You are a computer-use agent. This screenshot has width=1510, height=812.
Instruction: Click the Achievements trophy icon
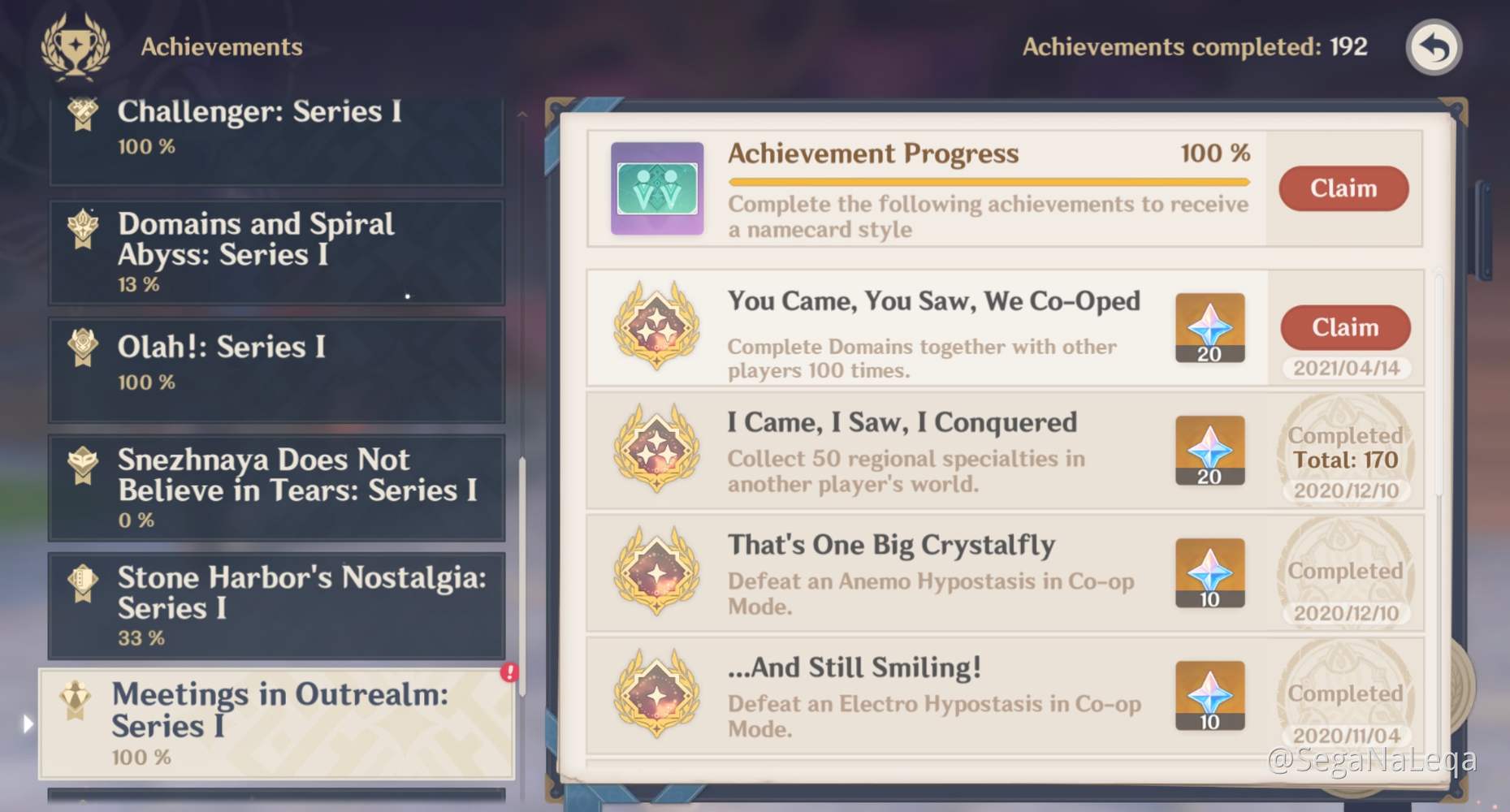coord(77,47)
